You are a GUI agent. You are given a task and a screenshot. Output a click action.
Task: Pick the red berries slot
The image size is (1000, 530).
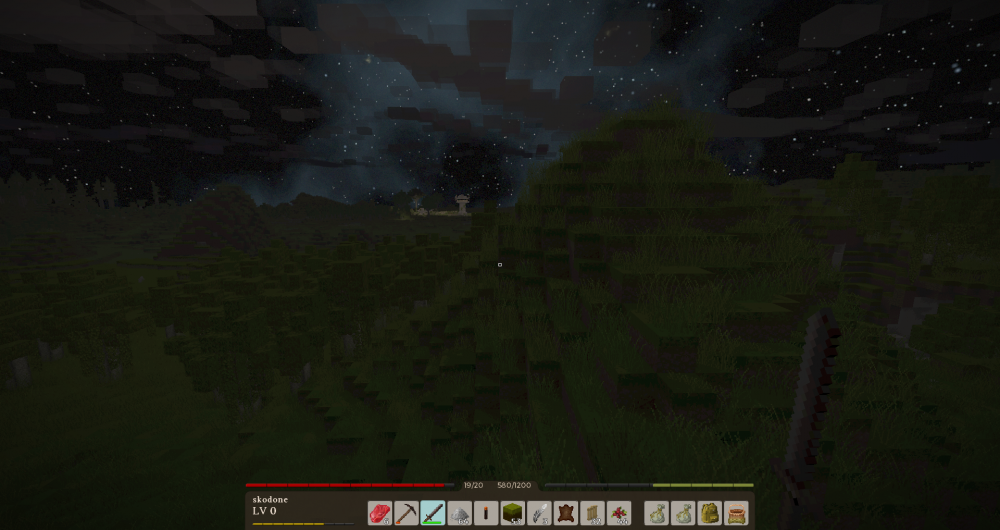[x=620, y=513]
